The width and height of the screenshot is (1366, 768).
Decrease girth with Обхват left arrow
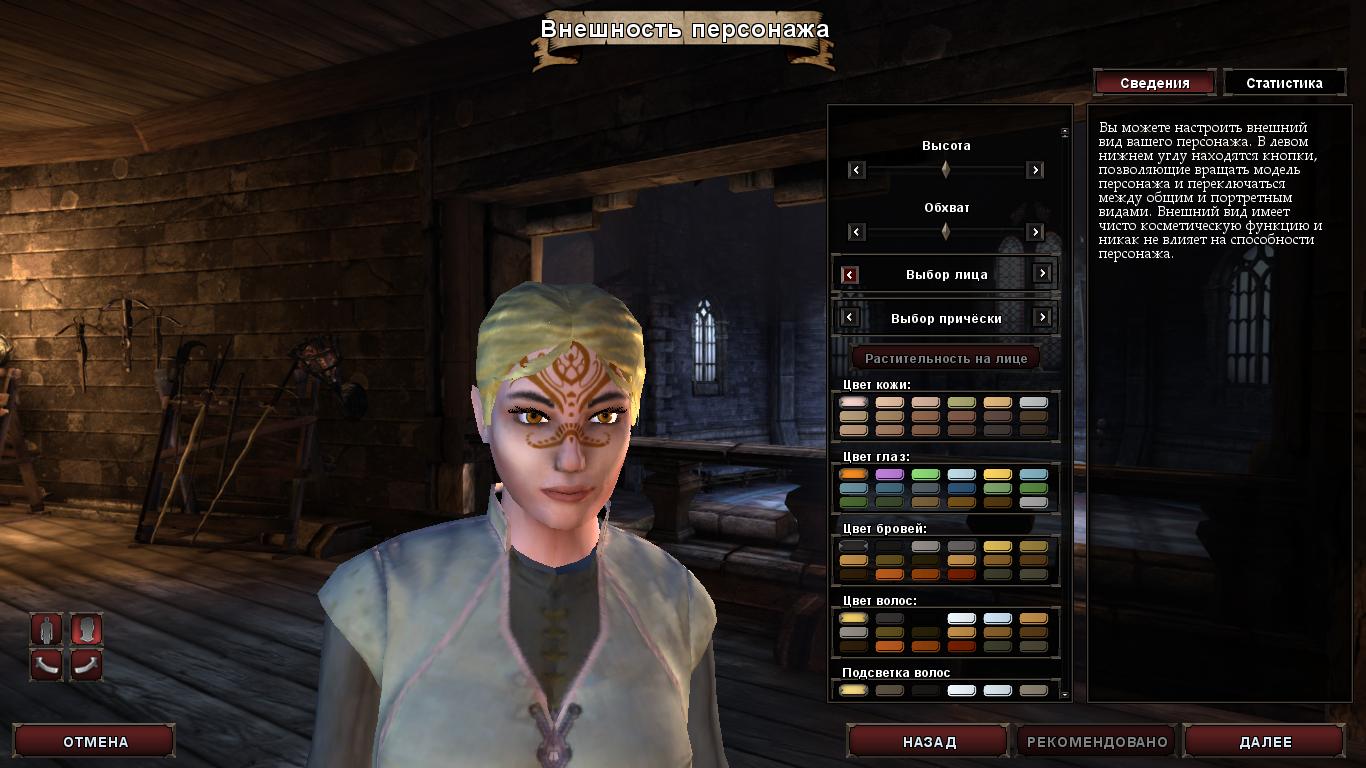(856, 232)
